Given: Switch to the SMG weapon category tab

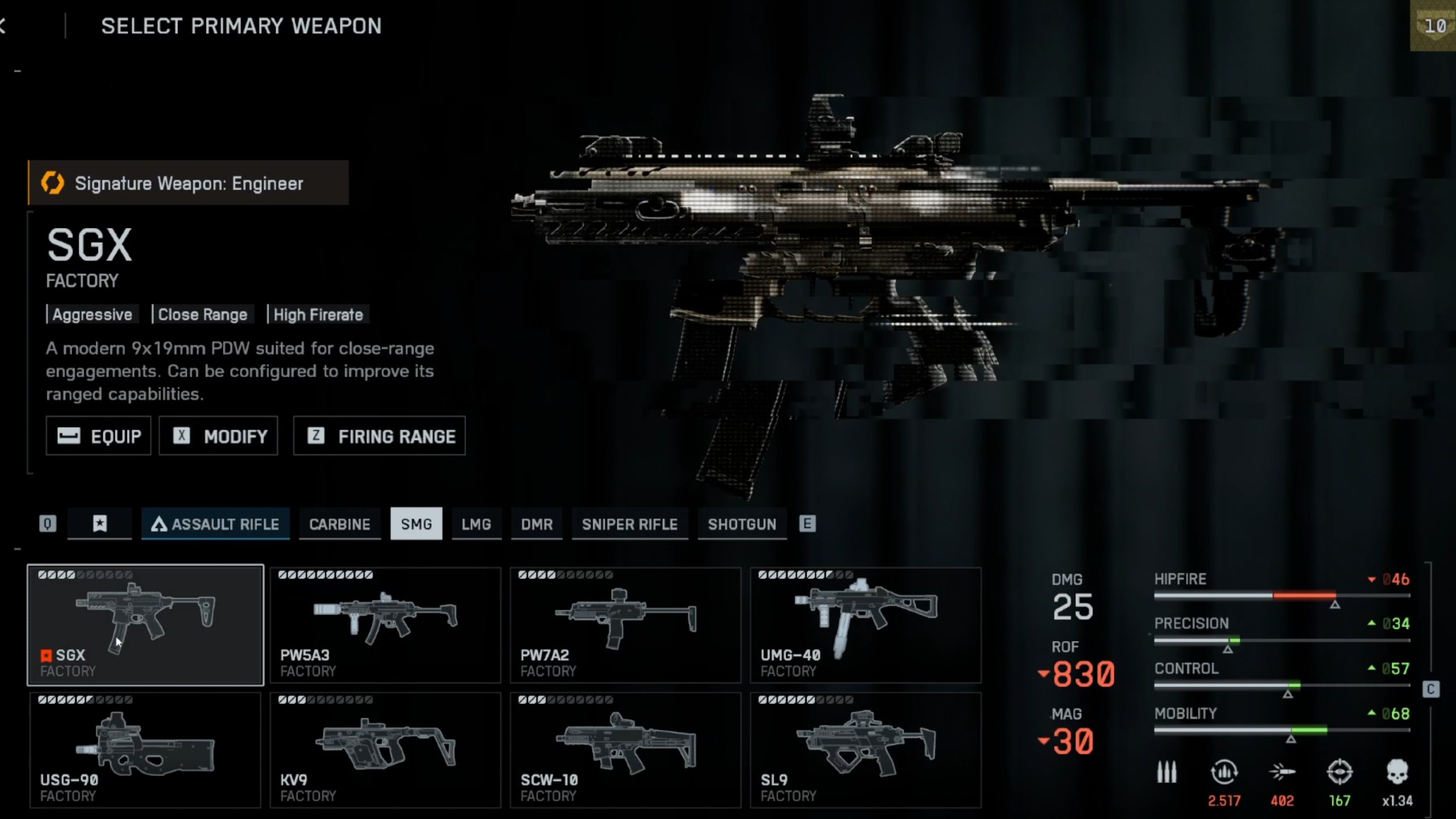Looking at the screenshot, I should [417, 524].
